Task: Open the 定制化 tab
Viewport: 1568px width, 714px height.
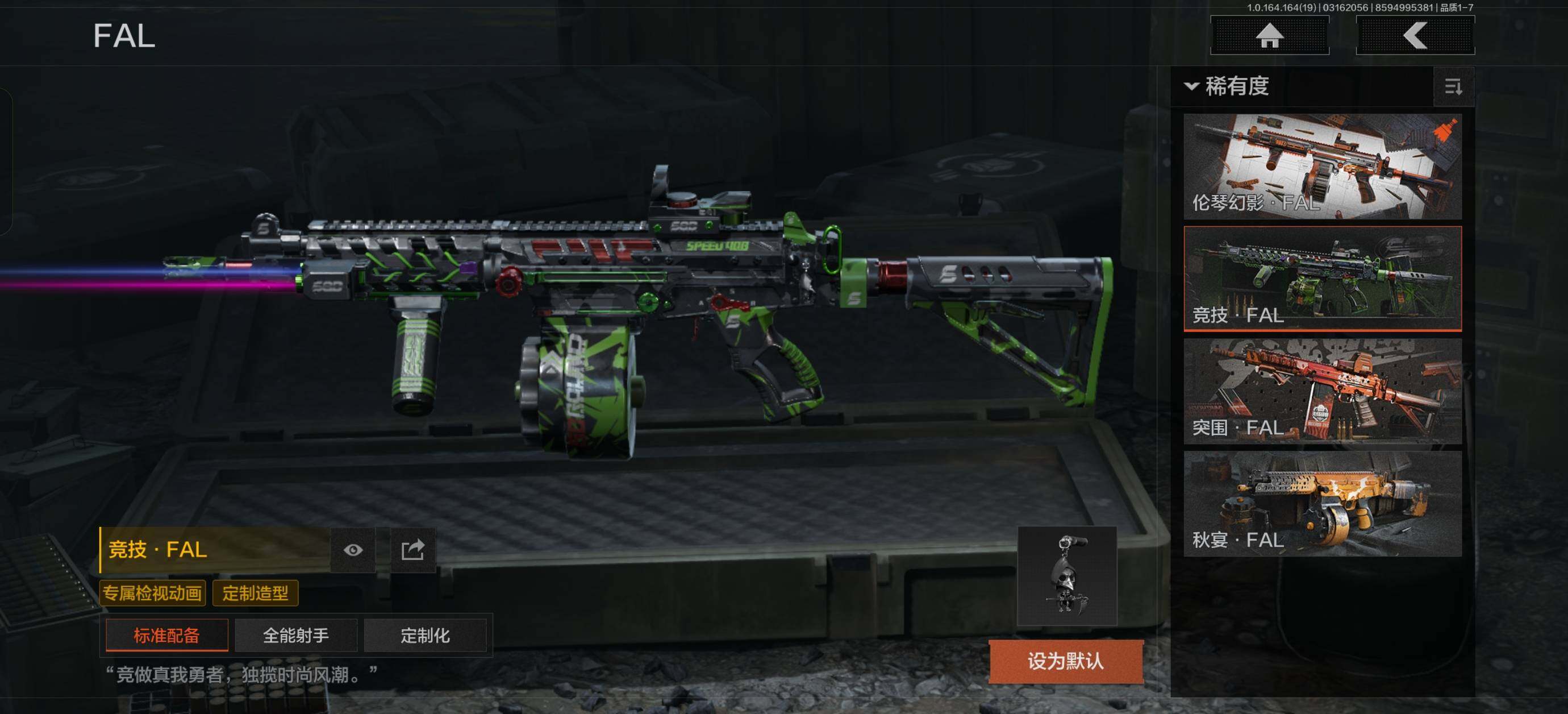Action: [x=425, y=636]
